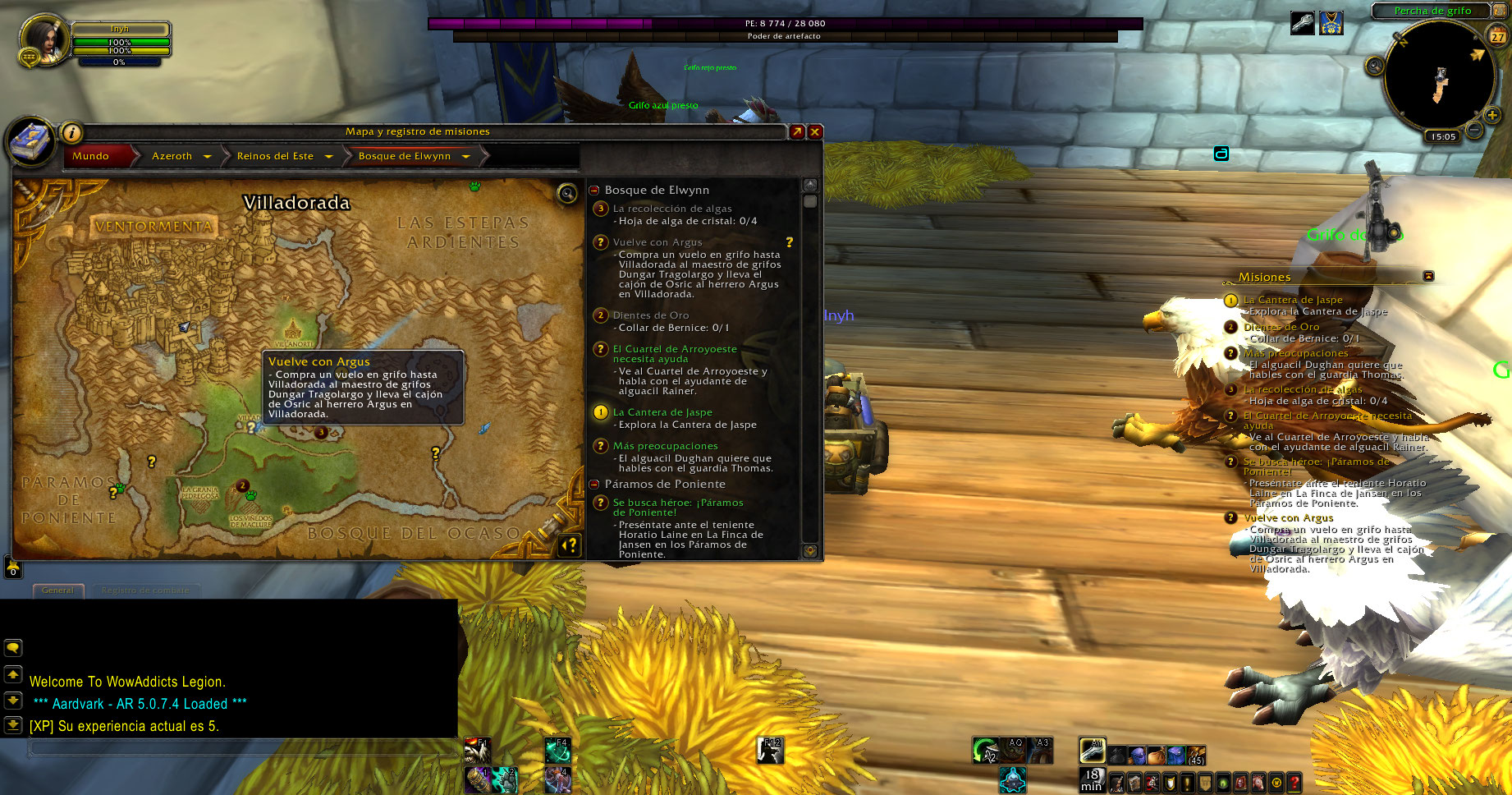Click the map magnifying glass filter button
This screenshot has height=795, width=1512.
click(566, 193)
